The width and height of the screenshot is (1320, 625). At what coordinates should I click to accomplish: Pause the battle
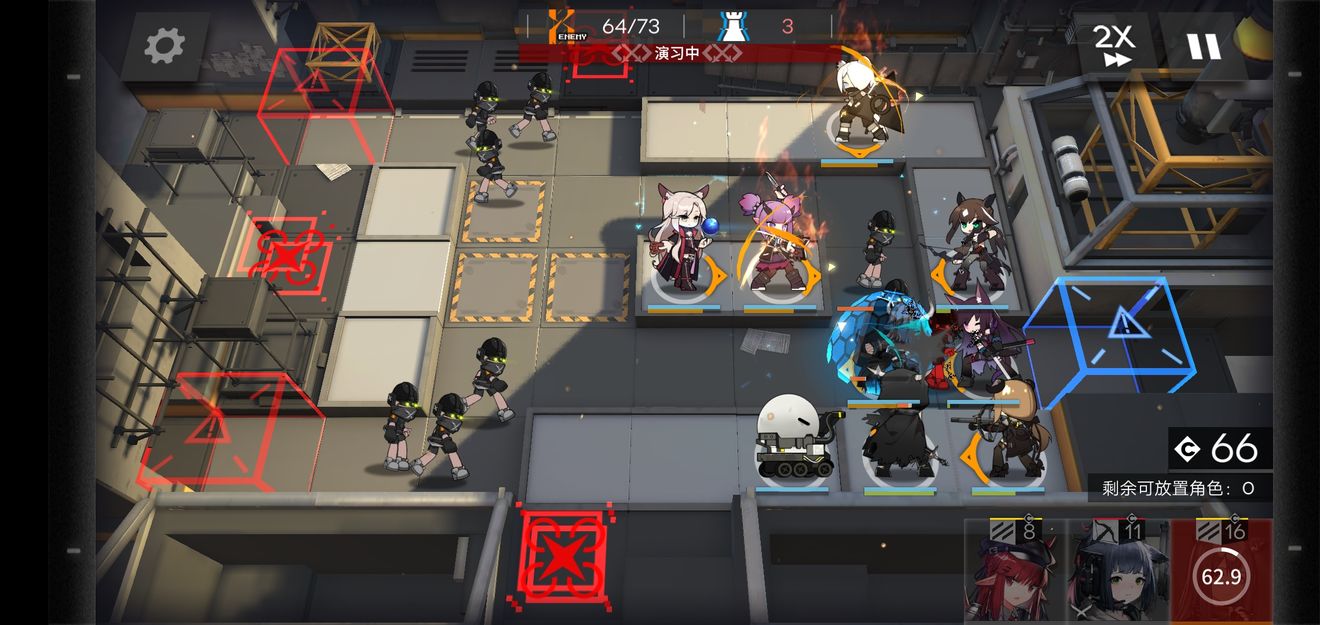click(1203, 46)
